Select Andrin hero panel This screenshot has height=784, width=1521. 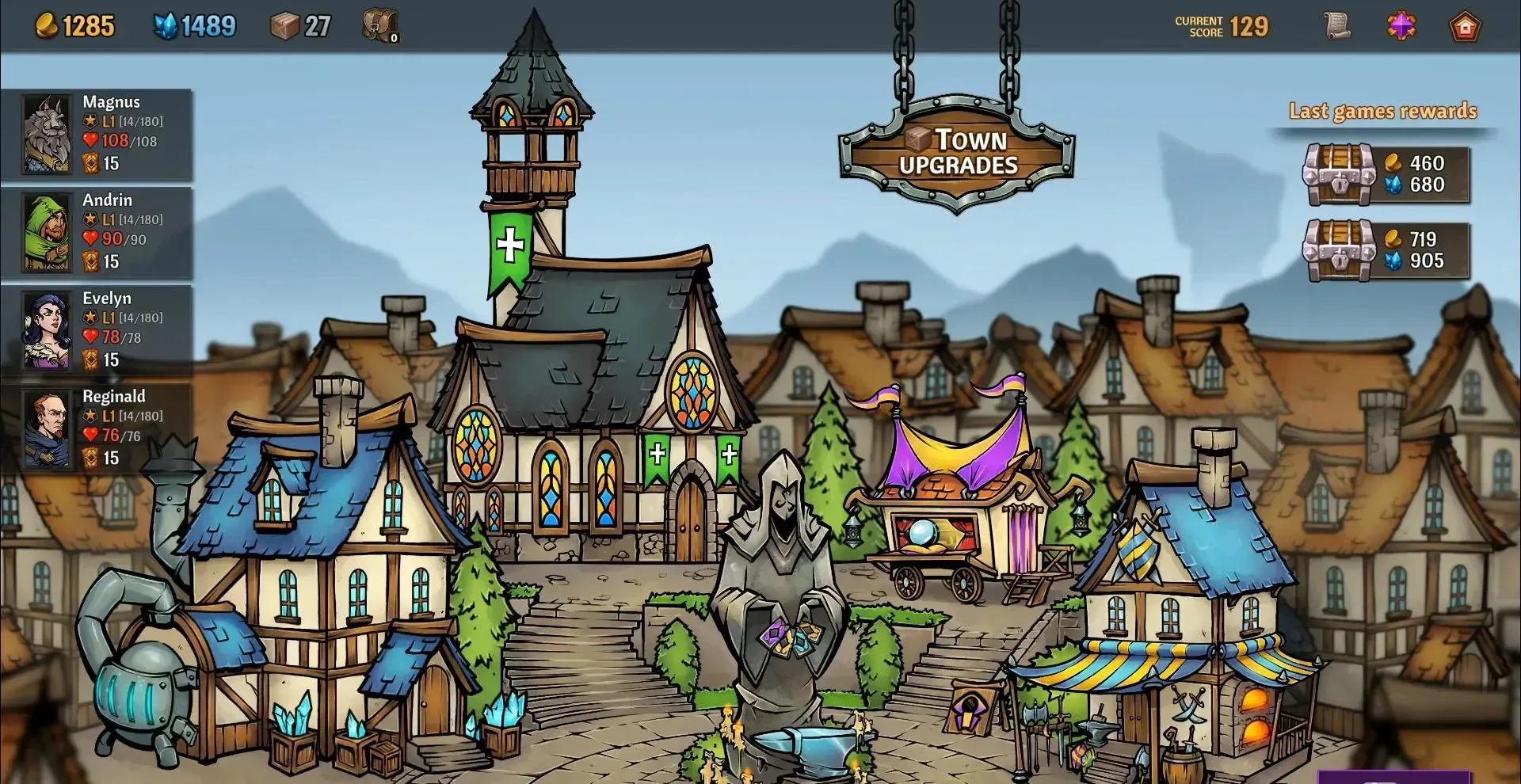pyautogui.click(x=97, y=231)
